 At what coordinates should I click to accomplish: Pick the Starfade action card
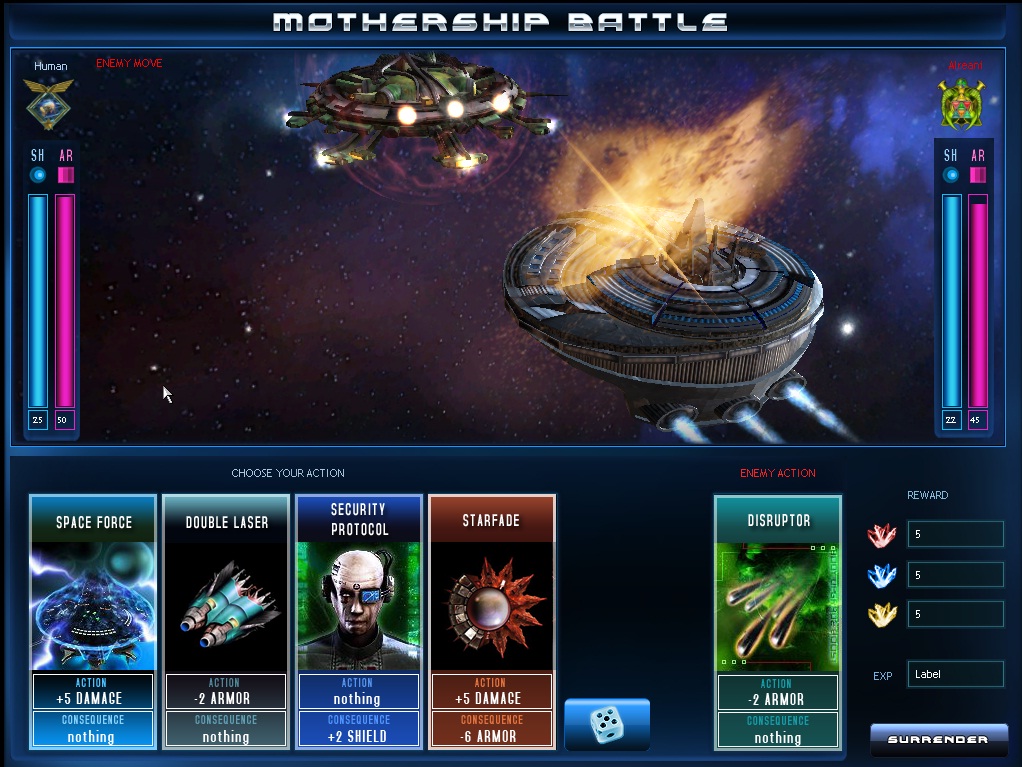click(x=491, y=621)
